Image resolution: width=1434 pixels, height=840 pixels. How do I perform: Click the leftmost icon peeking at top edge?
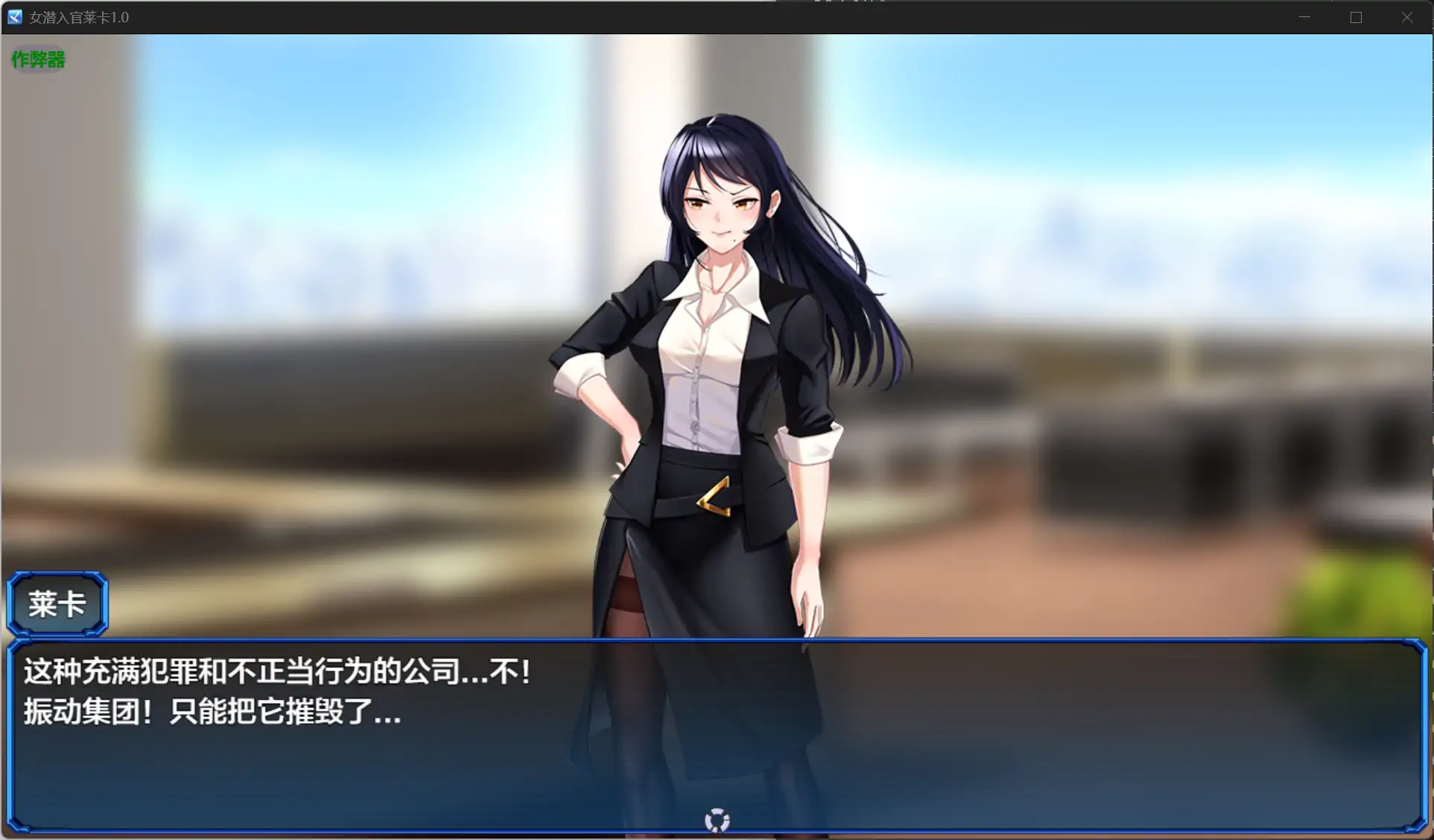pyautogui.click(x=817, y=3)
